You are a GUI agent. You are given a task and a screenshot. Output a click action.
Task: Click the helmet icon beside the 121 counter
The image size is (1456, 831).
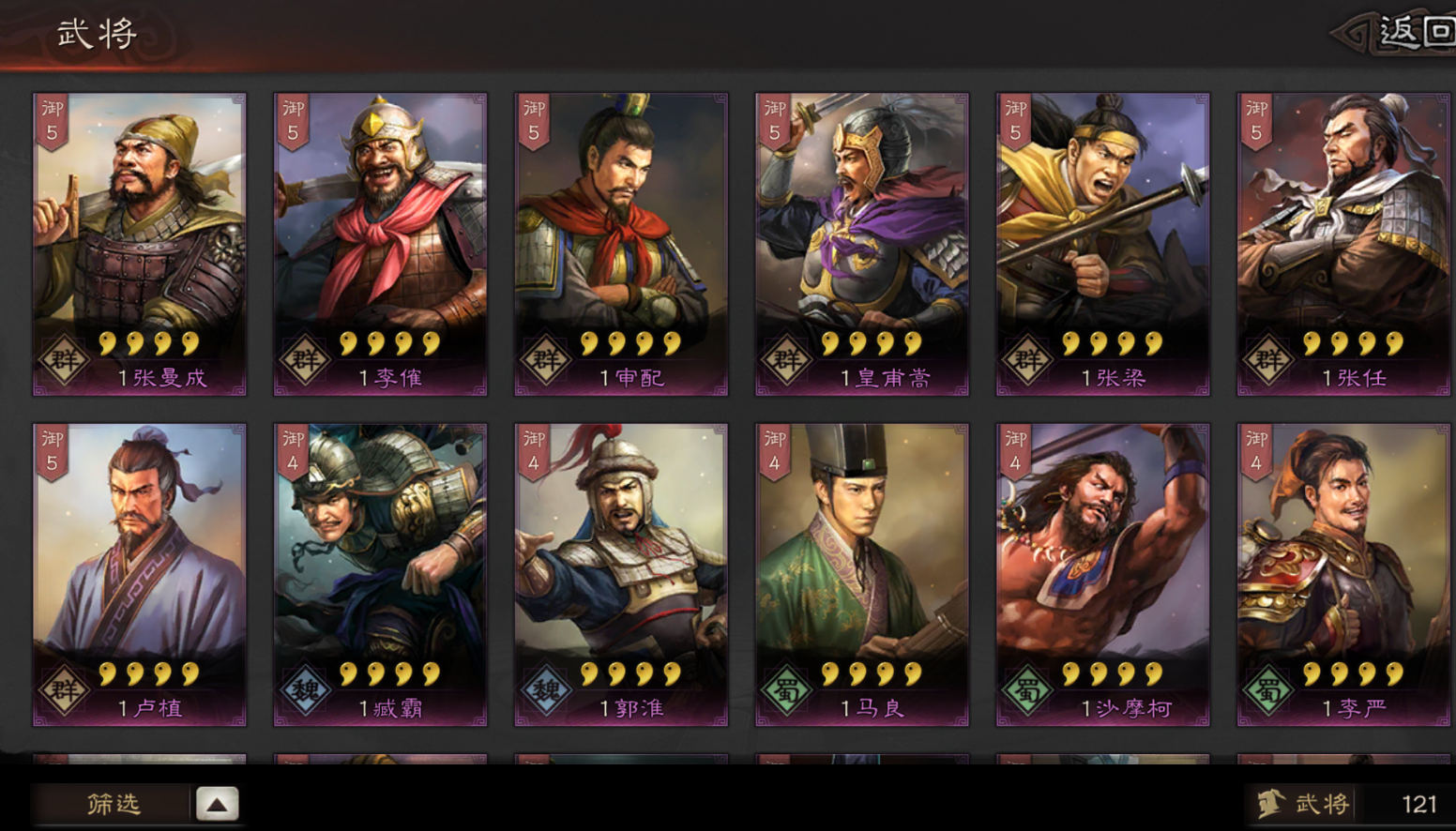1274,803
